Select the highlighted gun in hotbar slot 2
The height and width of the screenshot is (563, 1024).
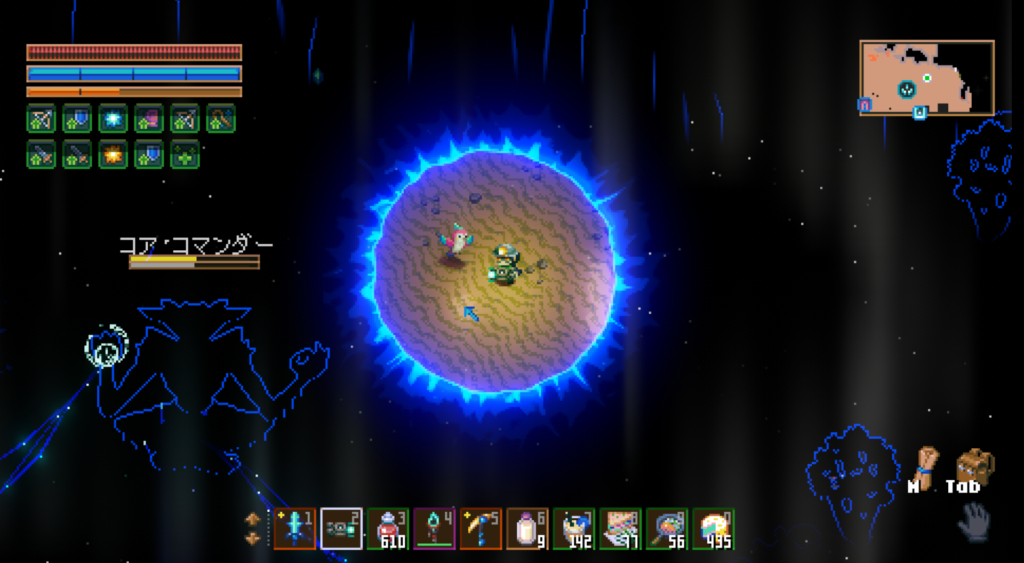(342, 528)
